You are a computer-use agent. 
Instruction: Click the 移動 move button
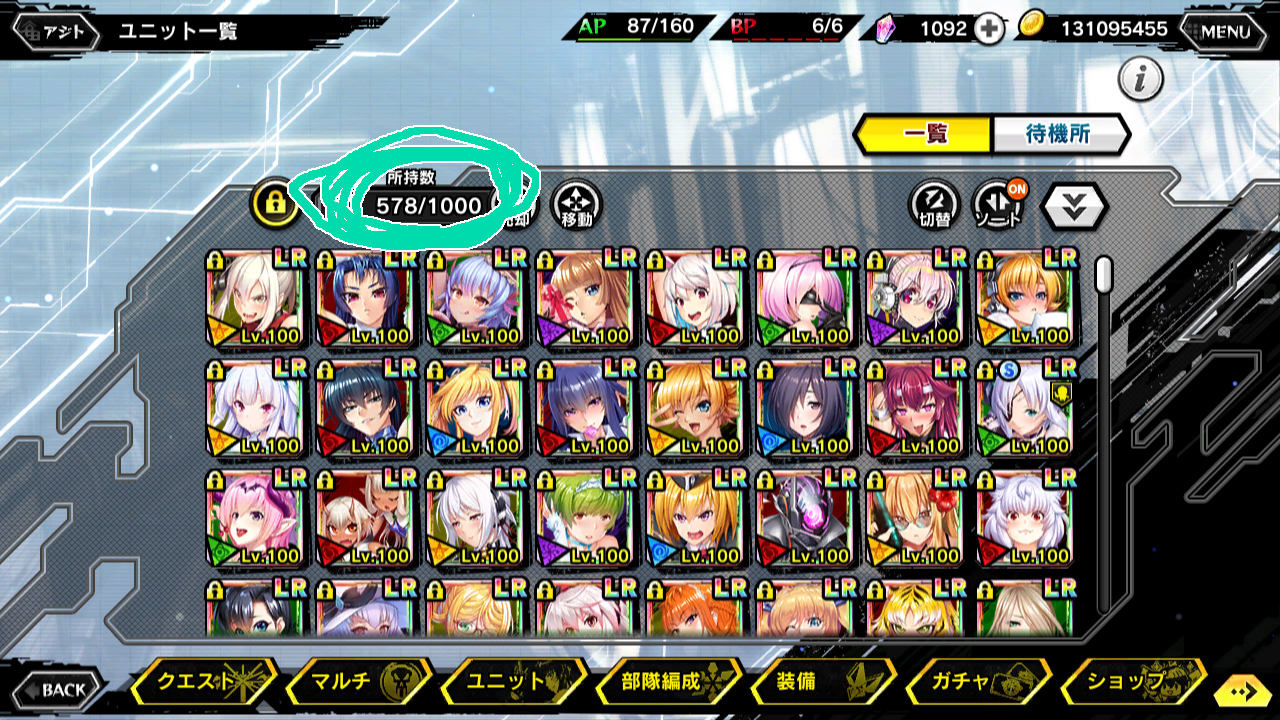577,205
